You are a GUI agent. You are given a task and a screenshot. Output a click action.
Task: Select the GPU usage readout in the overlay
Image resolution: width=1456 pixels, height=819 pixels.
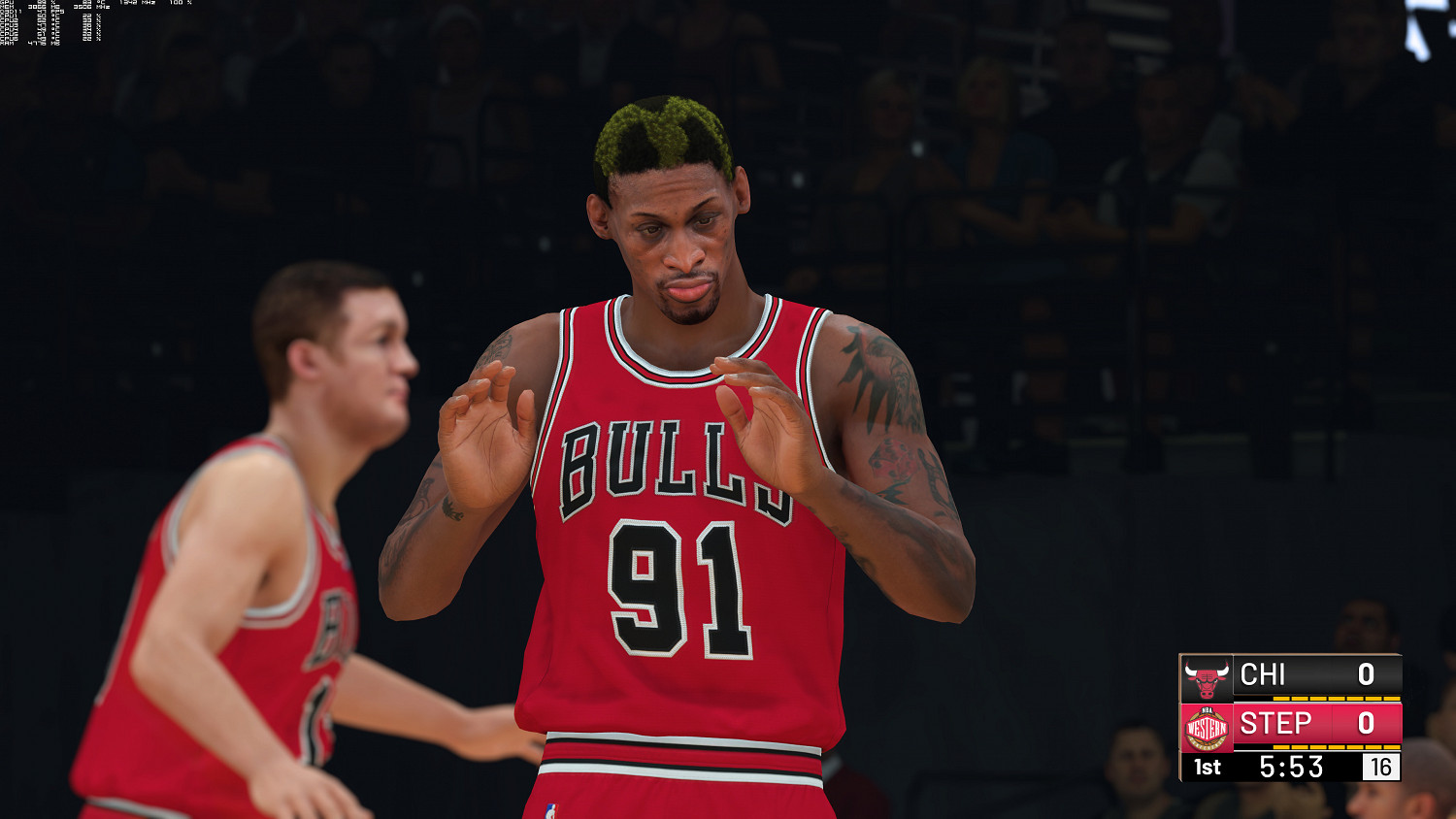tap(44, 4)
